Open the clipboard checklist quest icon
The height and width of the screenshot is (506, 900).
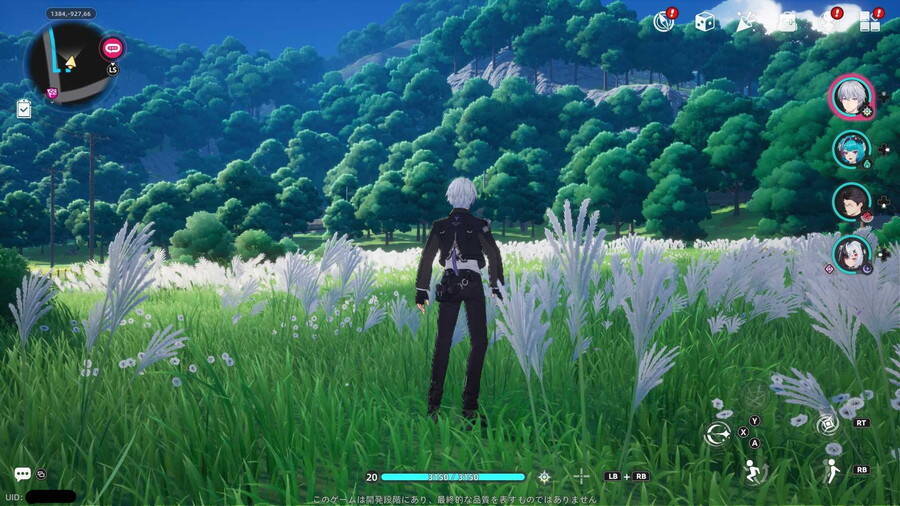[x=24, y=109]
